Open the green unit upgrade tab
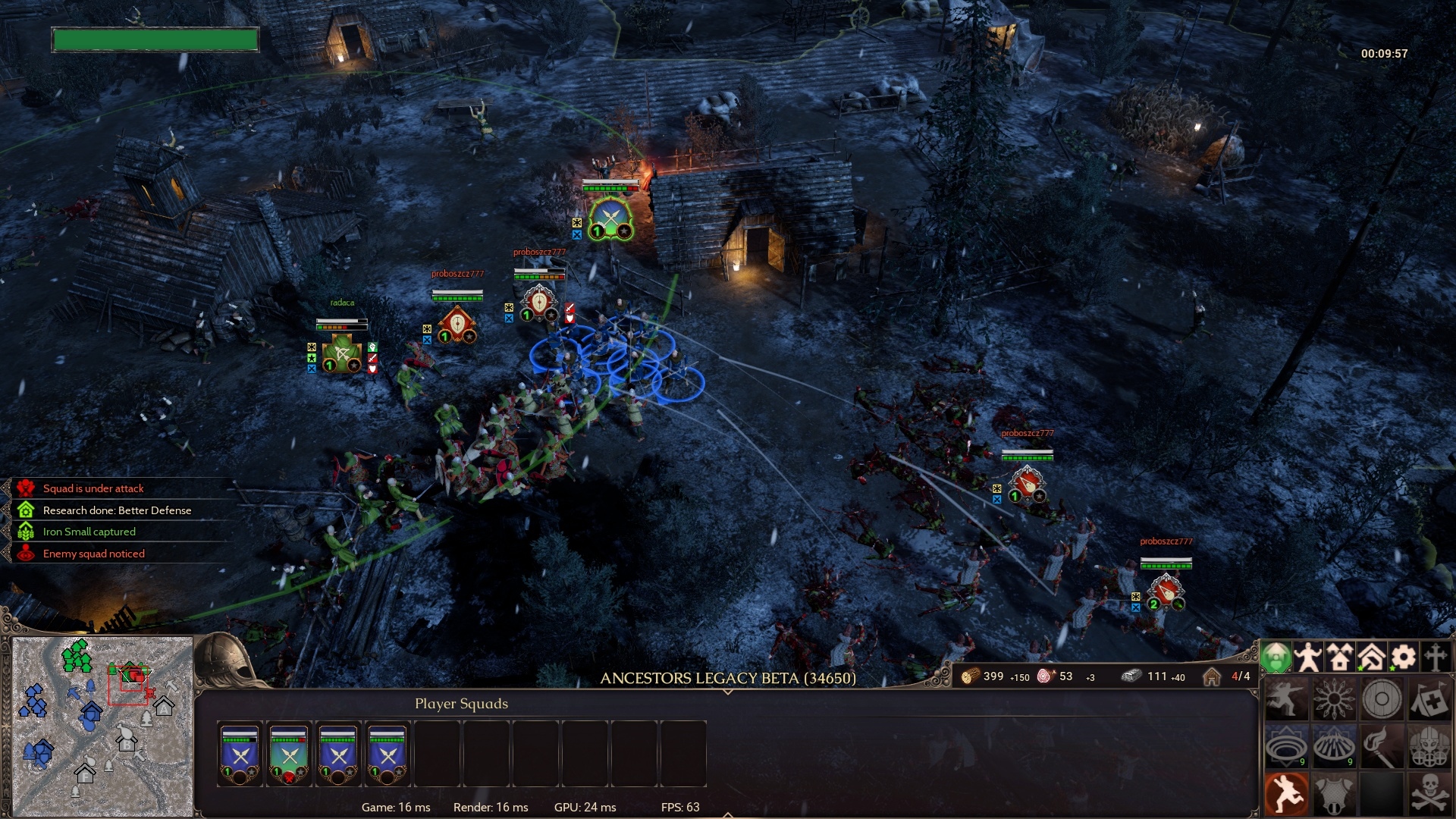Viewport: 1456px width, 819px height. 1276,657
